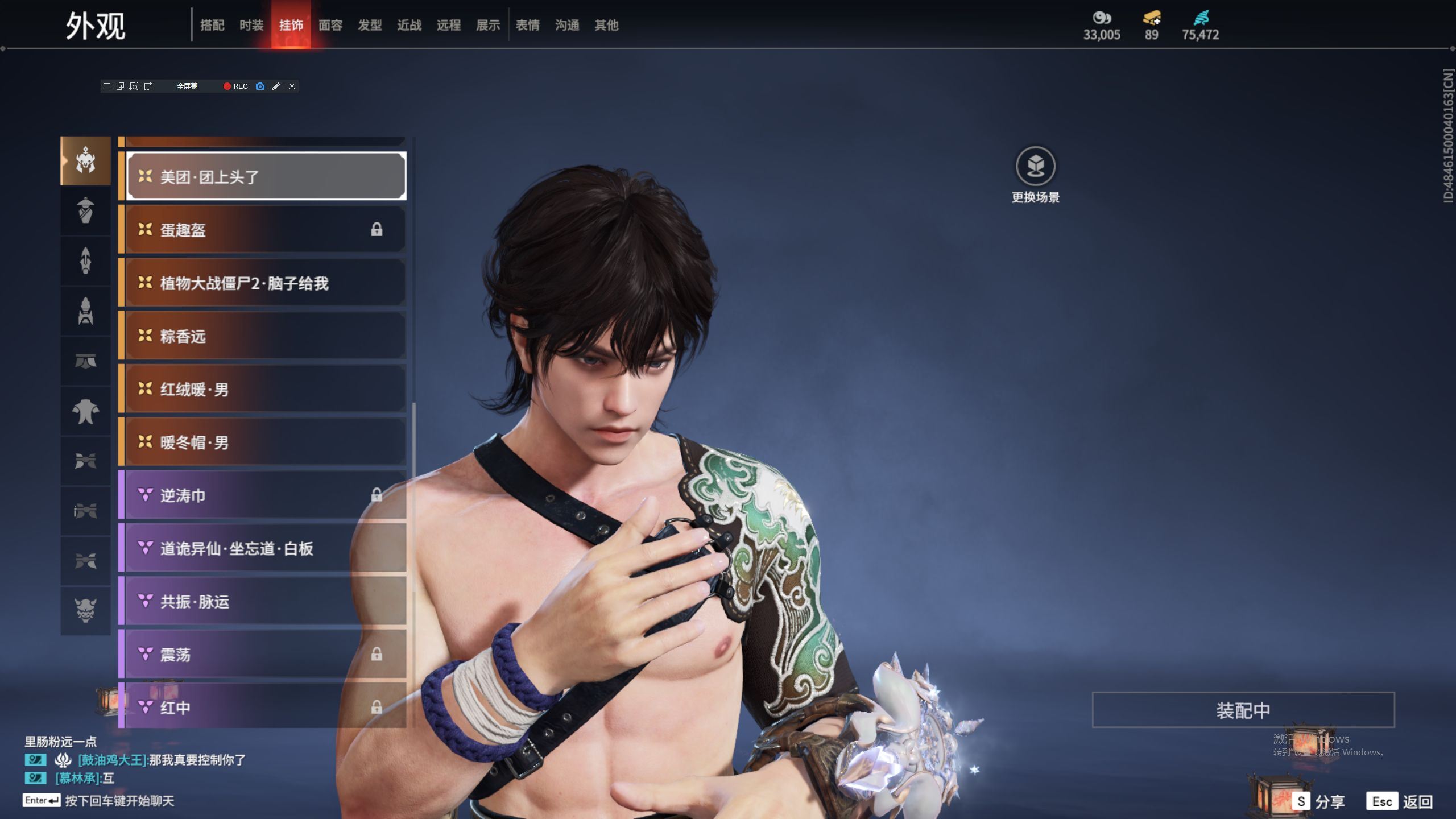Pick the 粽香远 headwear entry
Viewport: 1456px width, 819px height.
point(266,336)
